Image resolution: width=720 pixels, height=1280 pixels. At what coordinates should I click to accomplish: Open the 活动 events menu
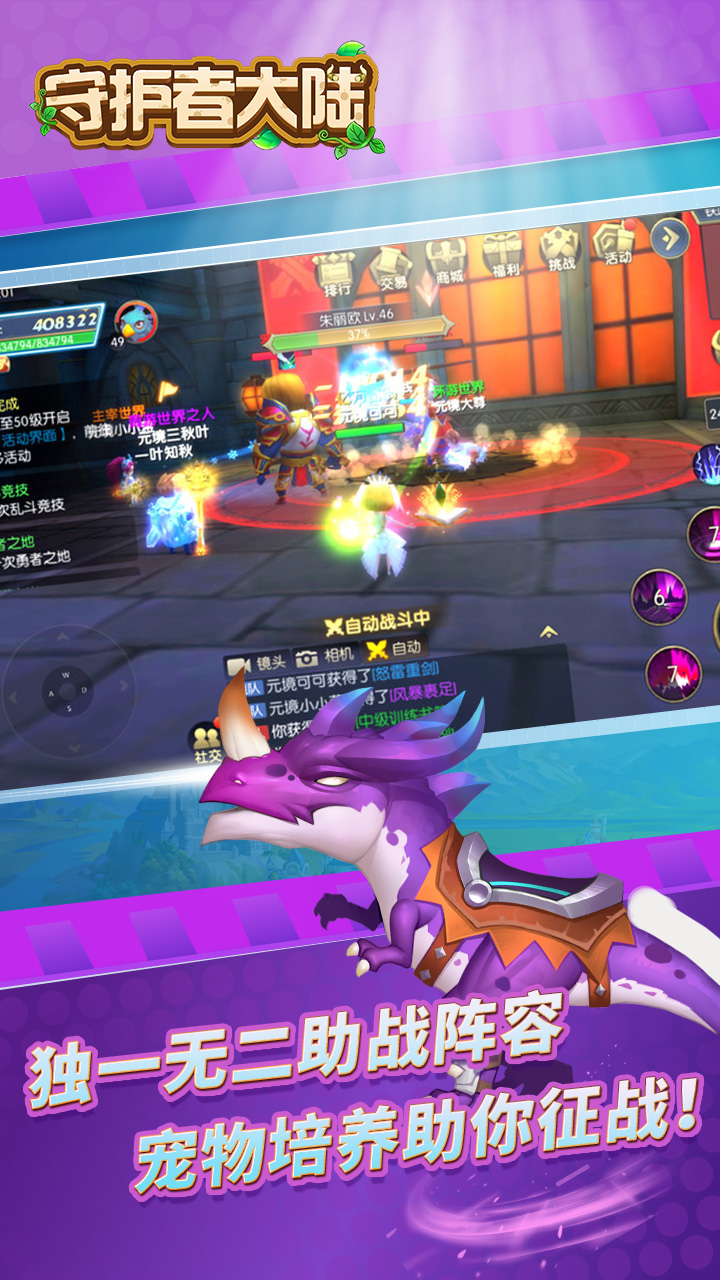[614, 242]
